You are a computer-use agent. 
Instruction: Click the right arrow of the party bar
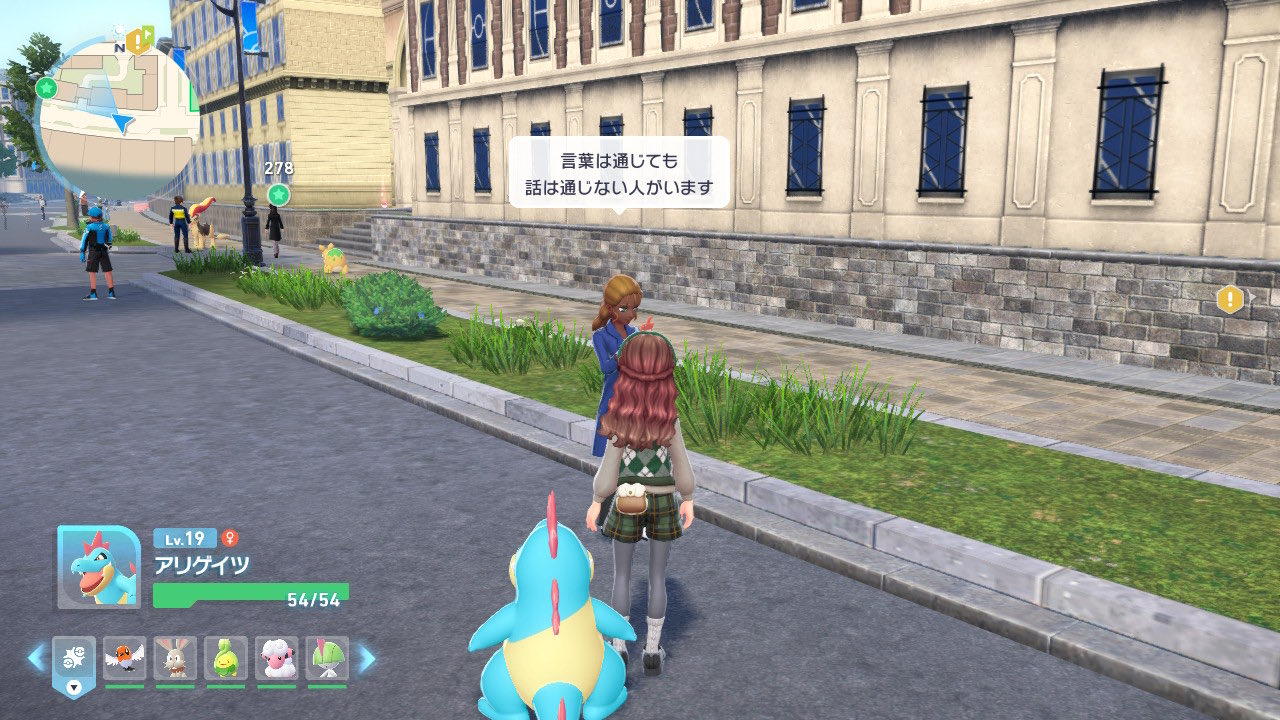click(366, 657)
